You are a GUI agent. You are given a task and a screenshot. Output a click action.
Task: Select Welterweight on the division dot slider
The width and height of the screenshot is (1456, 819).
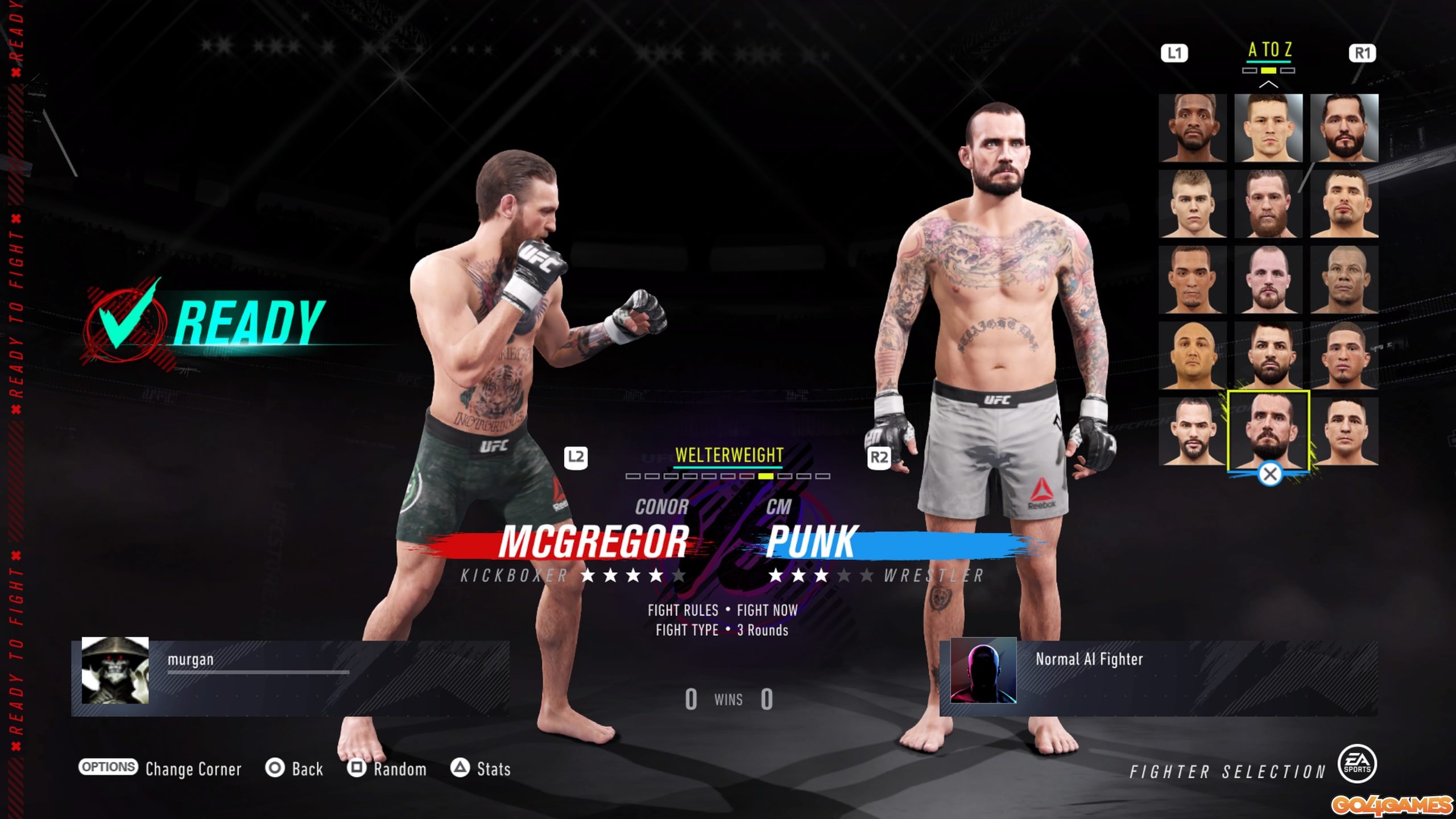point(765,477)
